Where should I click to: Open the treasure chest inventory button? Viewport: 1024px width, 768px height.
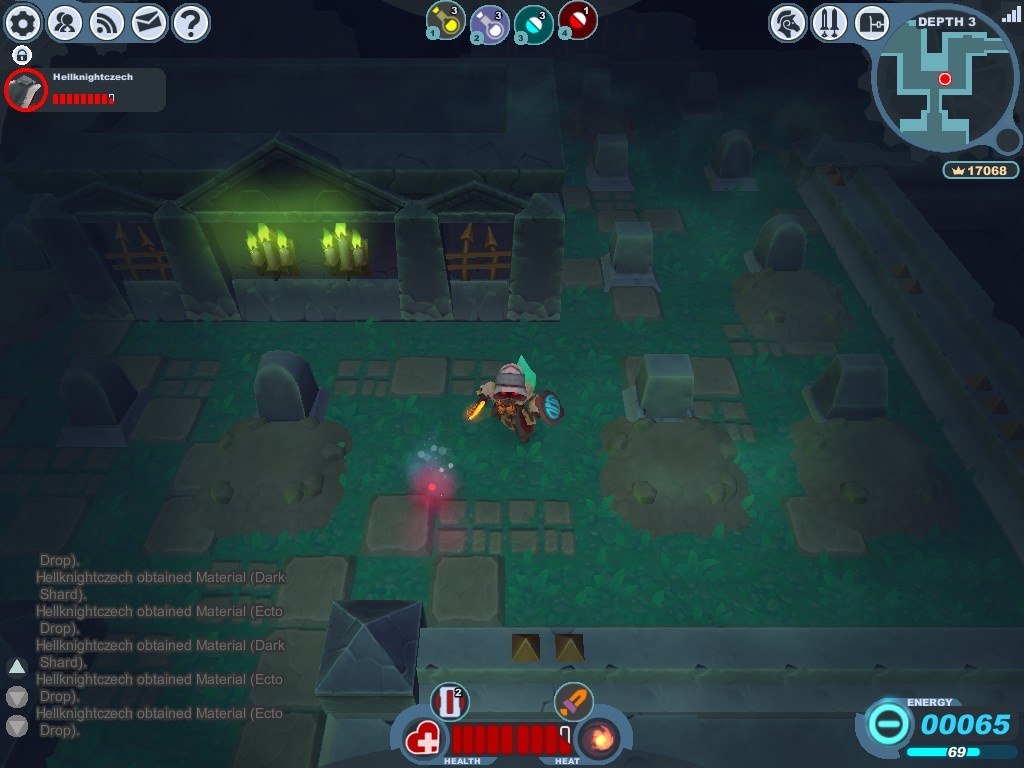pyautogui.click(x=872, y=22)
